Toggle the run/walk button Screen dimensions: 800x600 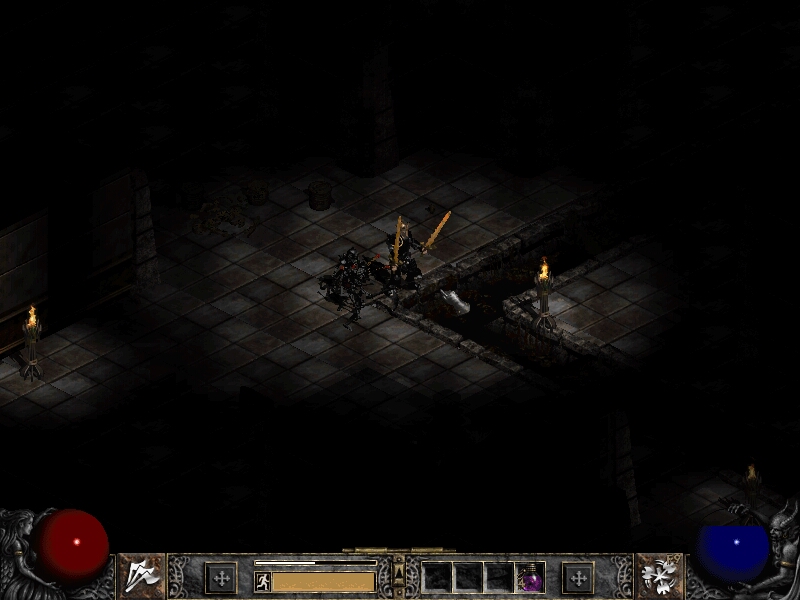point(263,581)
